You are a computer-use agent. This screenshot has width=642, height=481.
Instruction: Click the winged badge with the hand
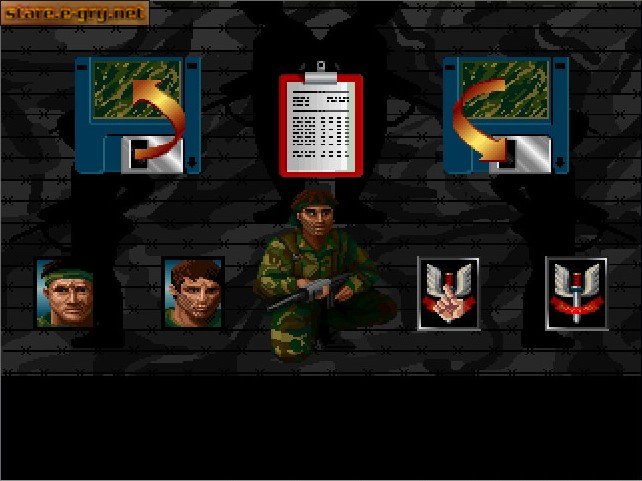(x=448, y=293)
